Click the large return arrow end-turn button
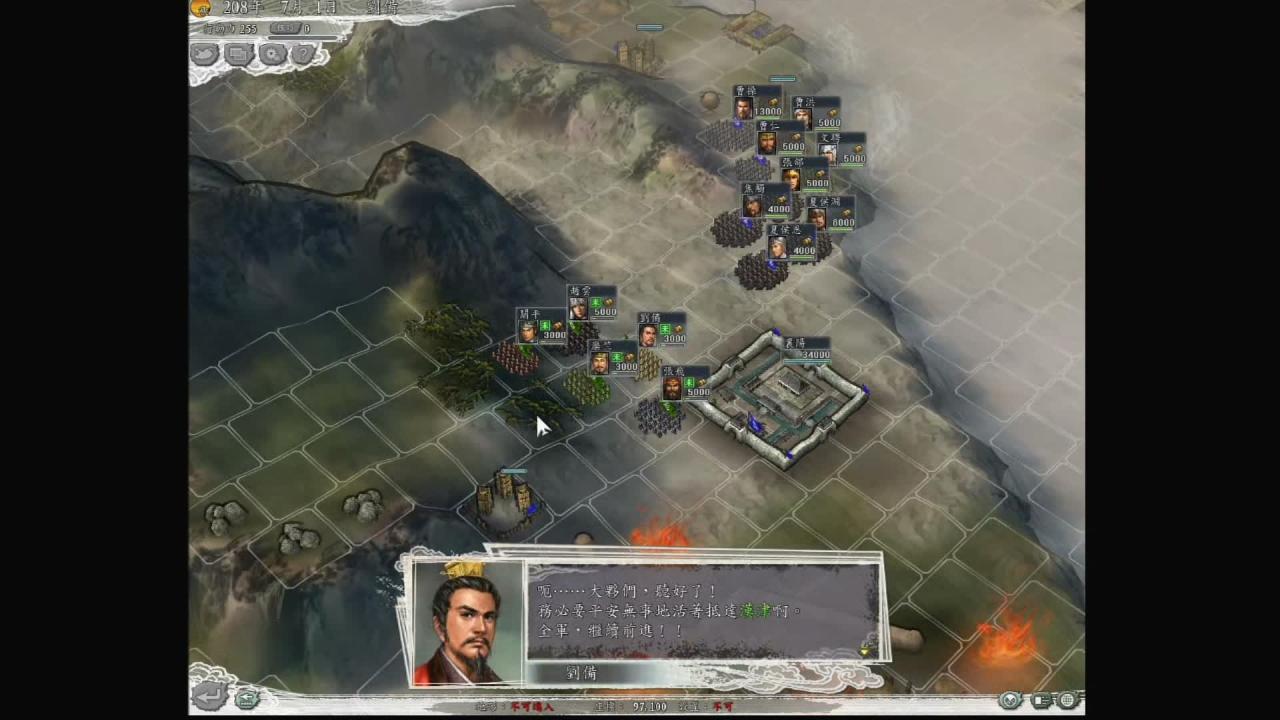1280x720 pixels. point(210,697)
